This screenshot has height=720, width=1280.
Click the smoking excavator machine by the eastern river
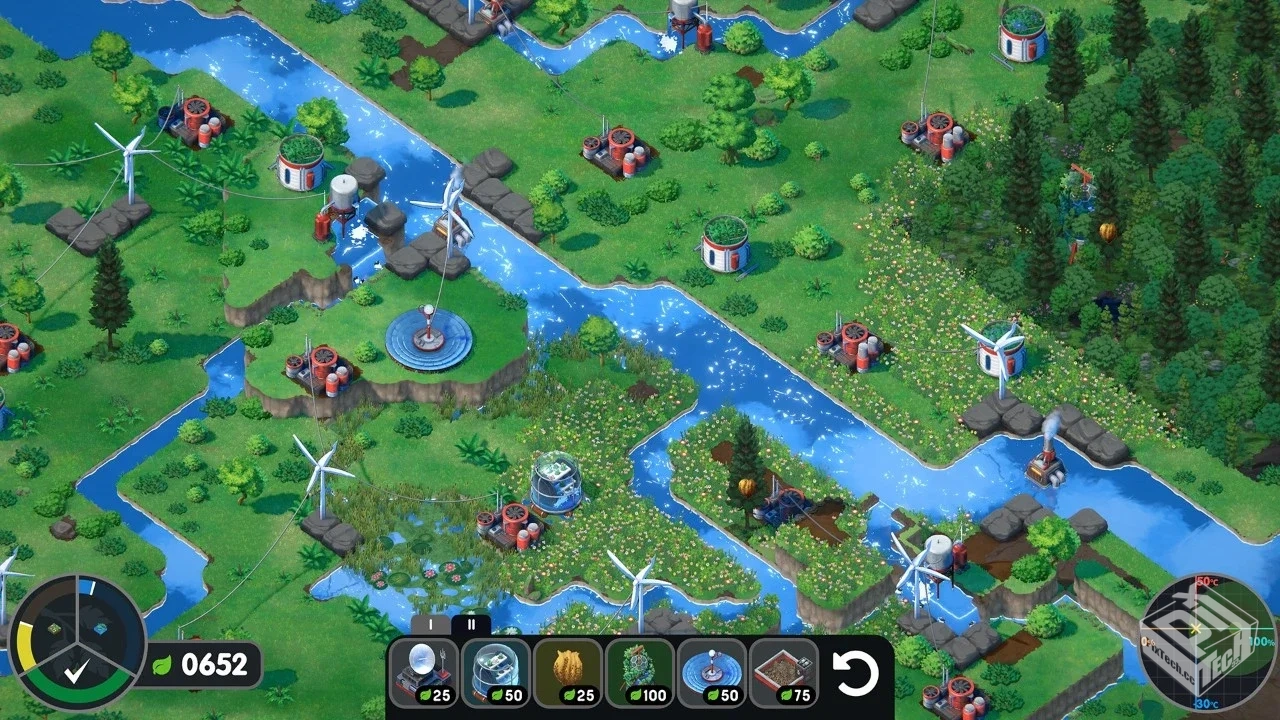click(1045, 470)
